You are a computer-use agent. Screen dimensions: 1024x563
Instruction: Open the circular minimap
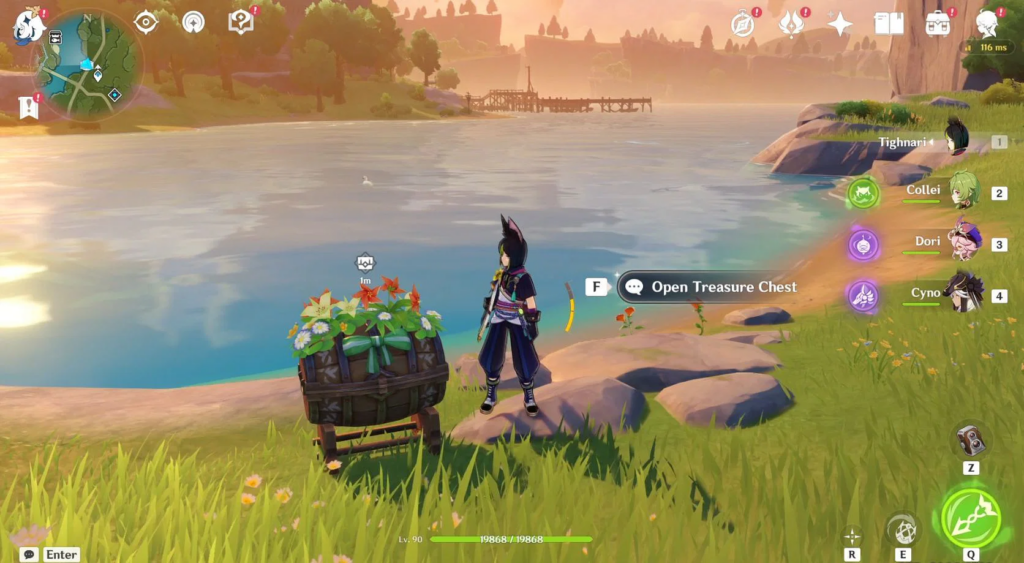tap(90, 66)
